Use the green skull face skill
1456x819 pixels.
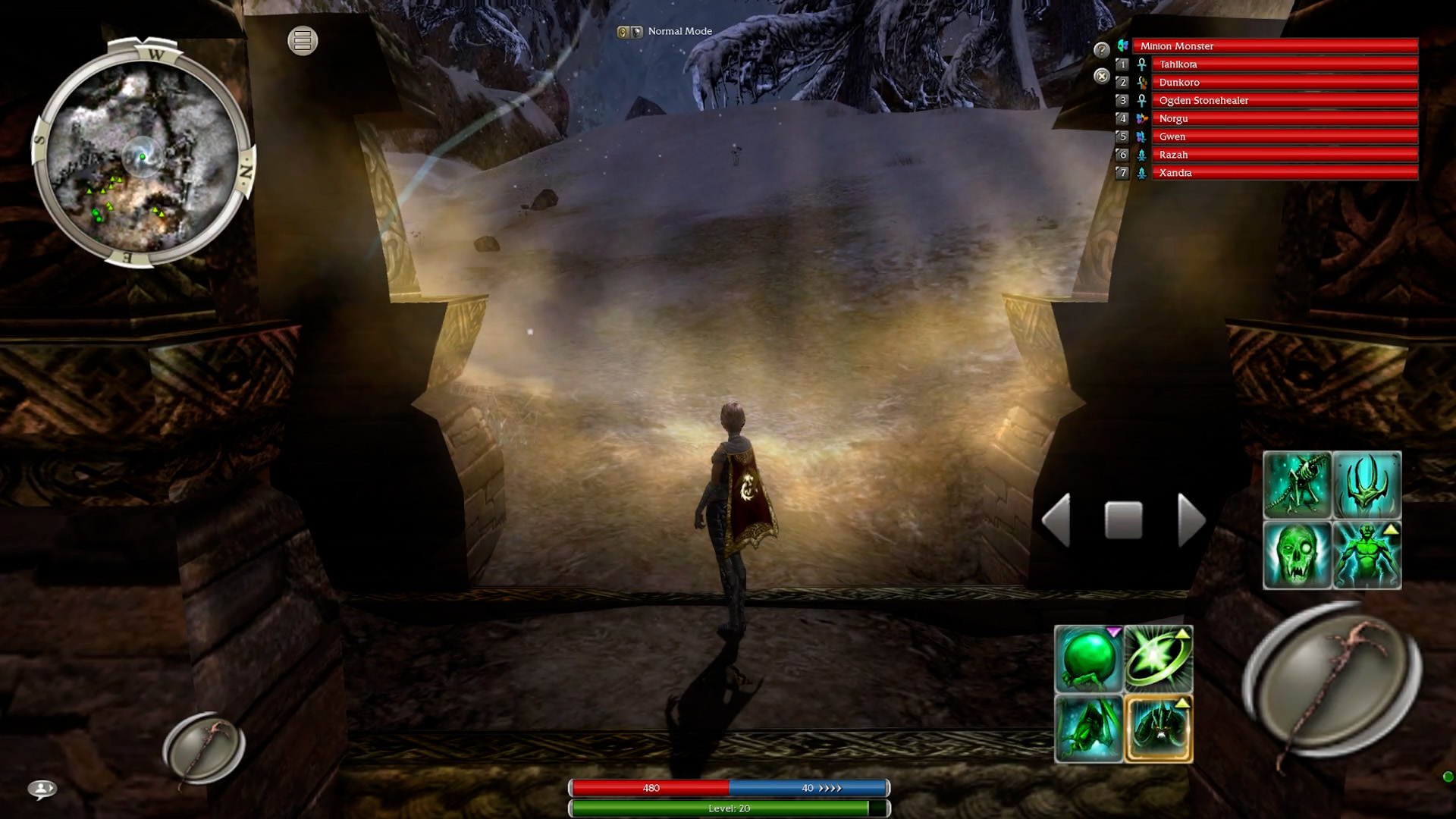click(1297, 555)
